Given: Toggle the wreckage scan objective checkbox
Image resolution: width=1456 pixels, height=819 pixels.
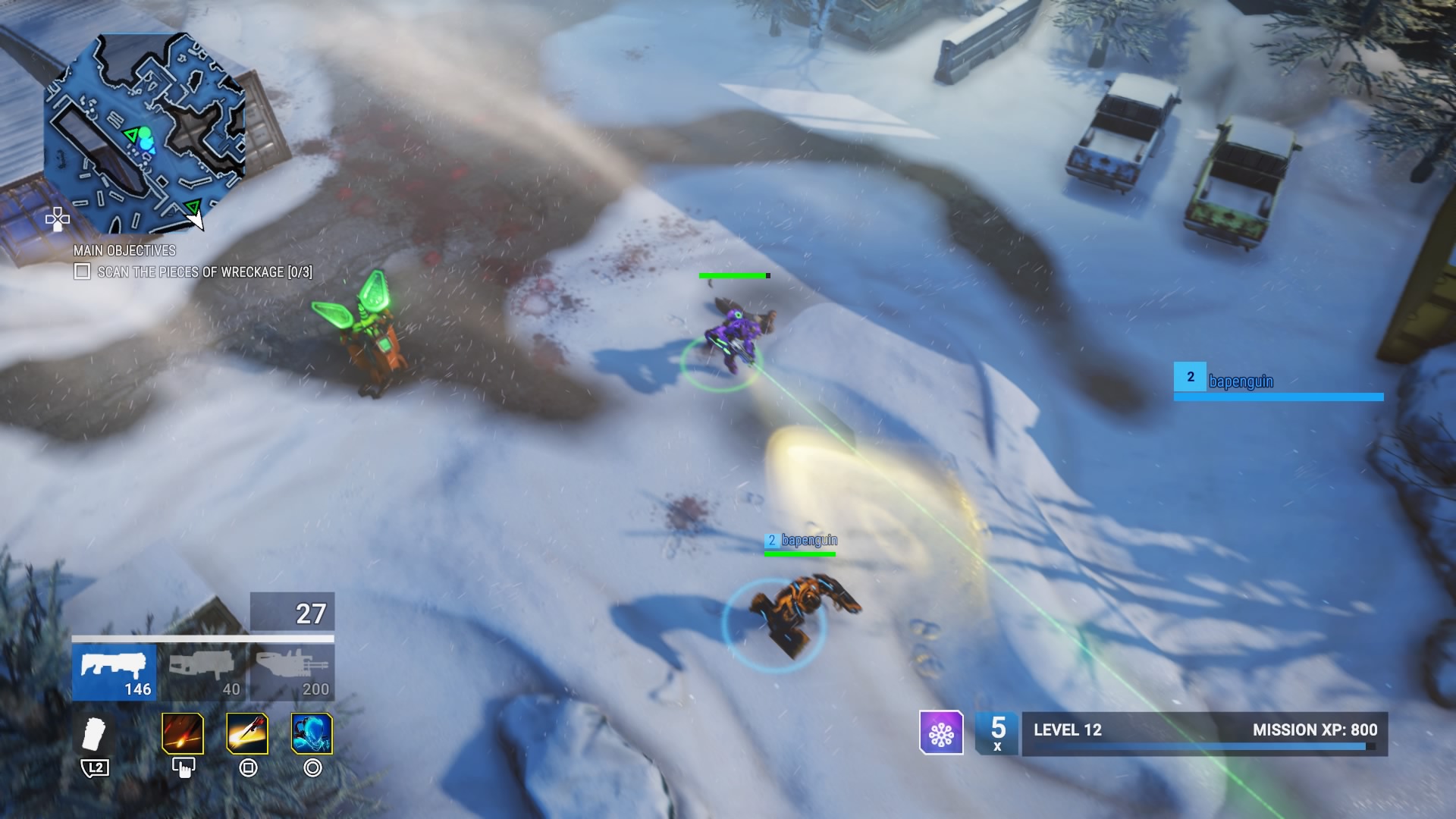Looking at the screenshot, I should point(82,271).
